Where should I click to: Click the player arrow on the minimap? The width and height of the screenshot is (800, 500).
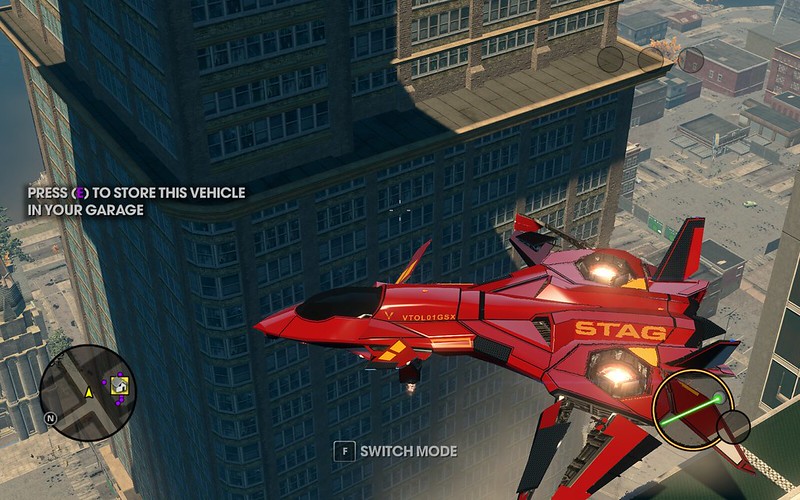88,392
